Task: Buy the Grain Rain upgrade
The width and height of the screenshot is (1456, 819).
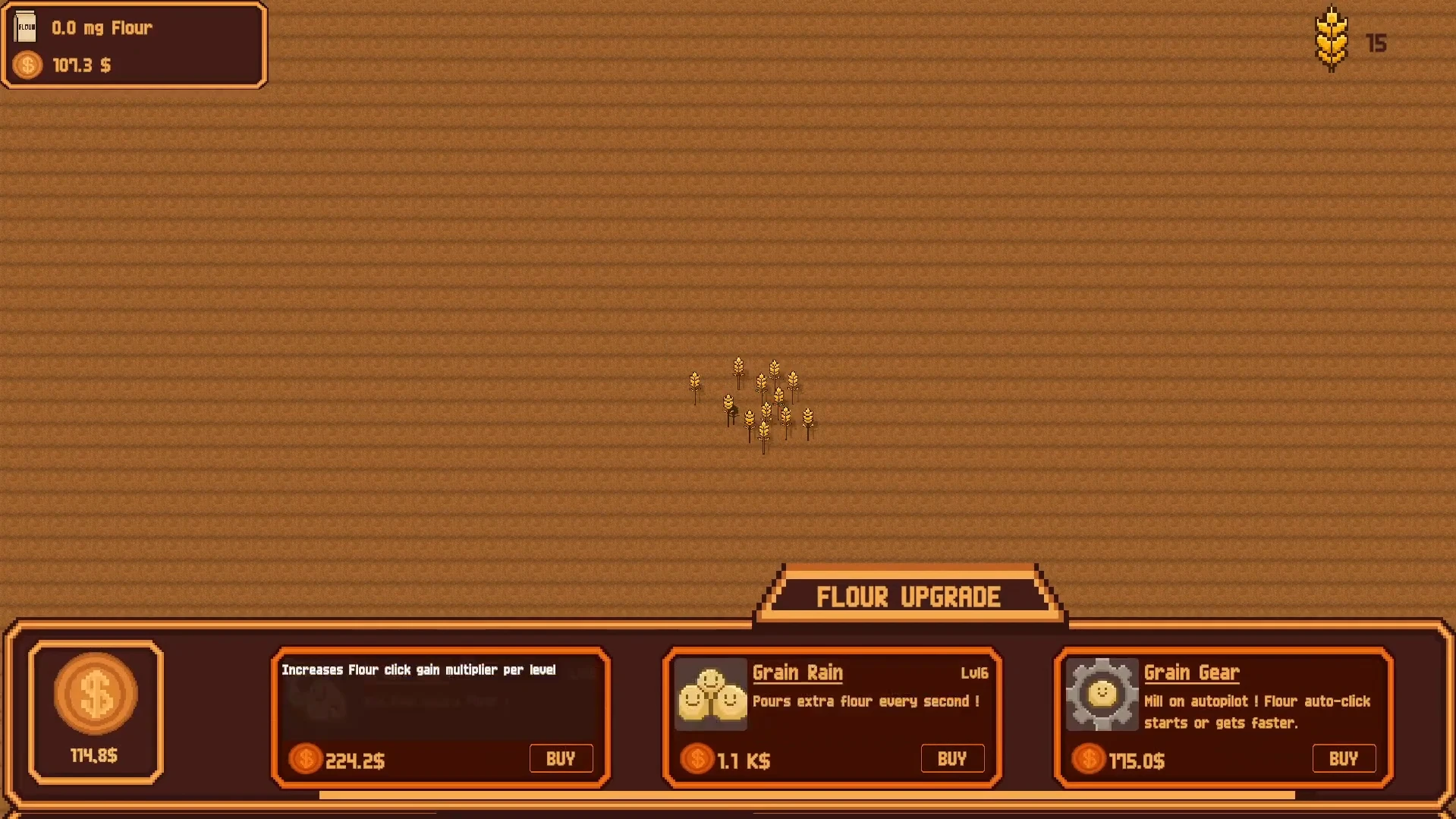Action: (x=952, y=758)
